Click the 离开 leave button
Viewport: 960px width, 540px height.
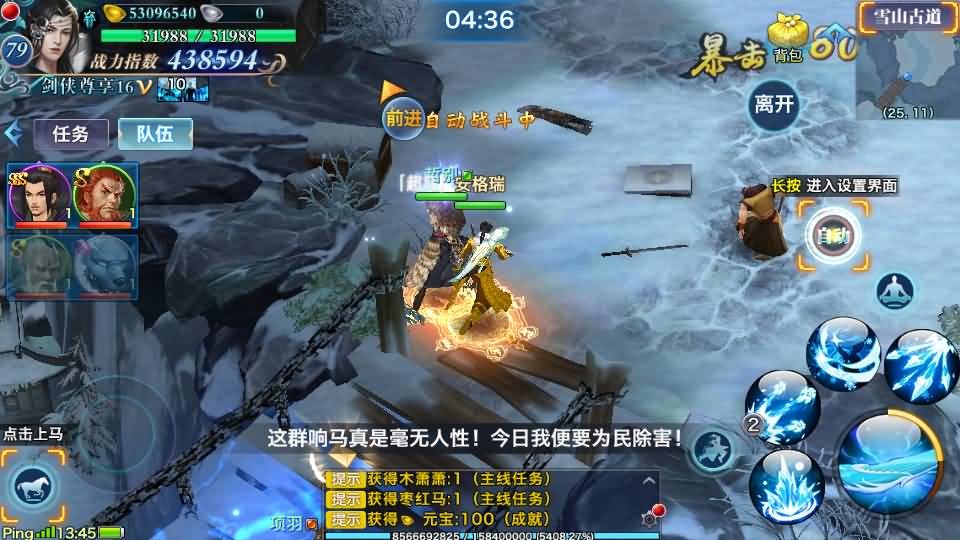(774, 104)
